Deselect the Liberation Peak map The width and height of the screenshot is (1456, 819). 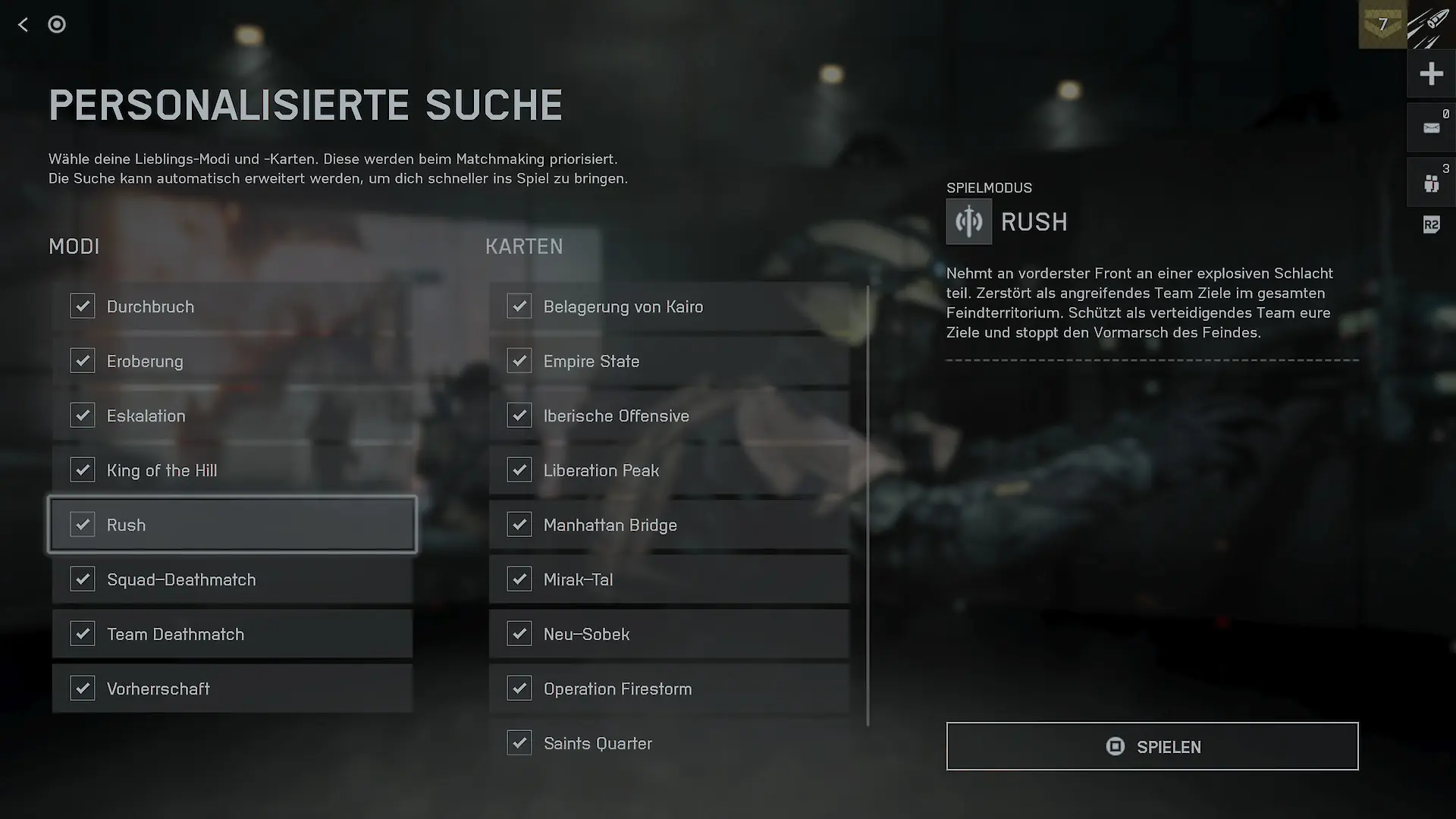click(519, 470)
